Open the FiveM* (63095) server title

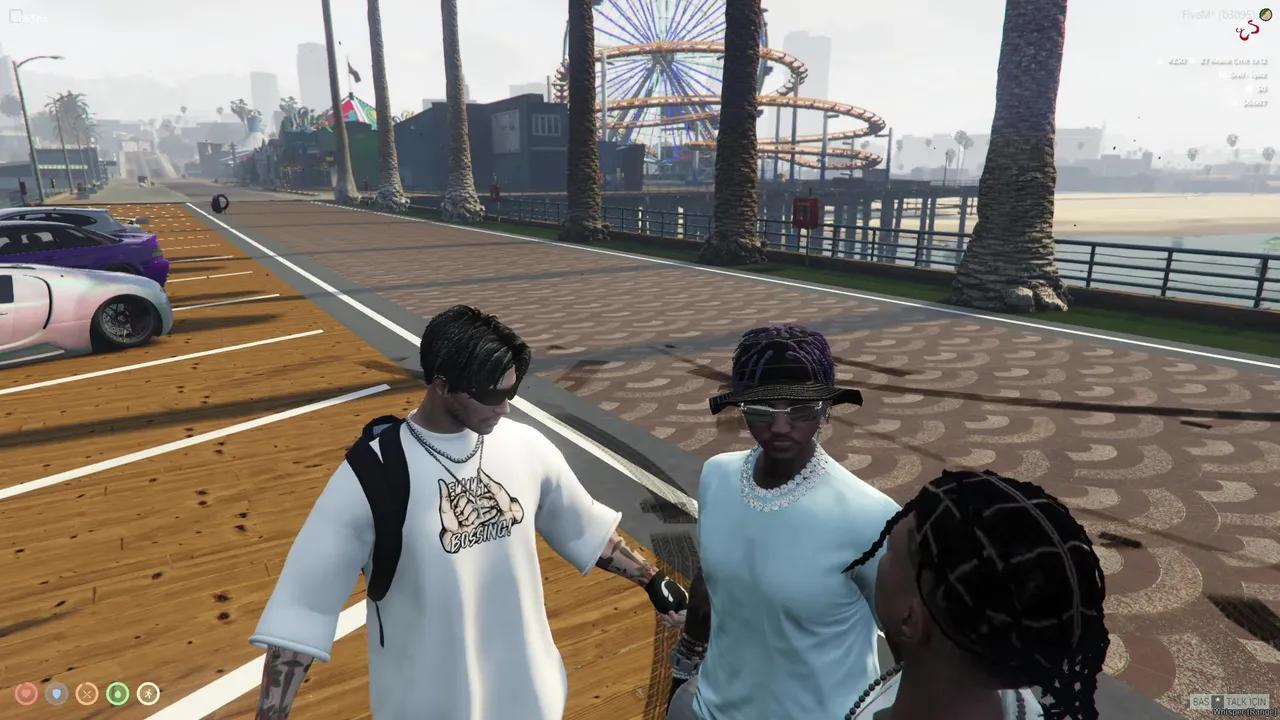[x=1218, y=14]
